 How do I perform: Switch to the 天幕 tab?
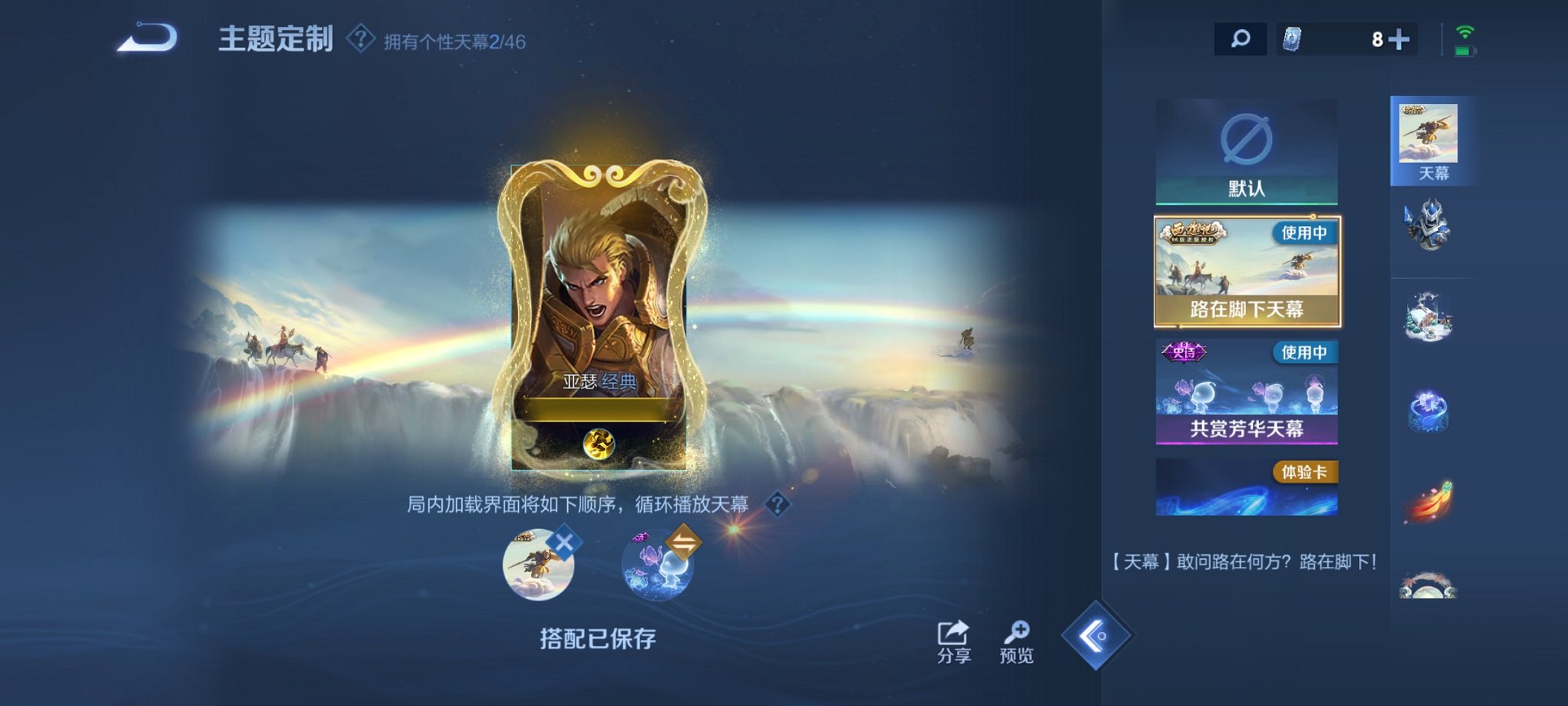tap(1431, 138)
